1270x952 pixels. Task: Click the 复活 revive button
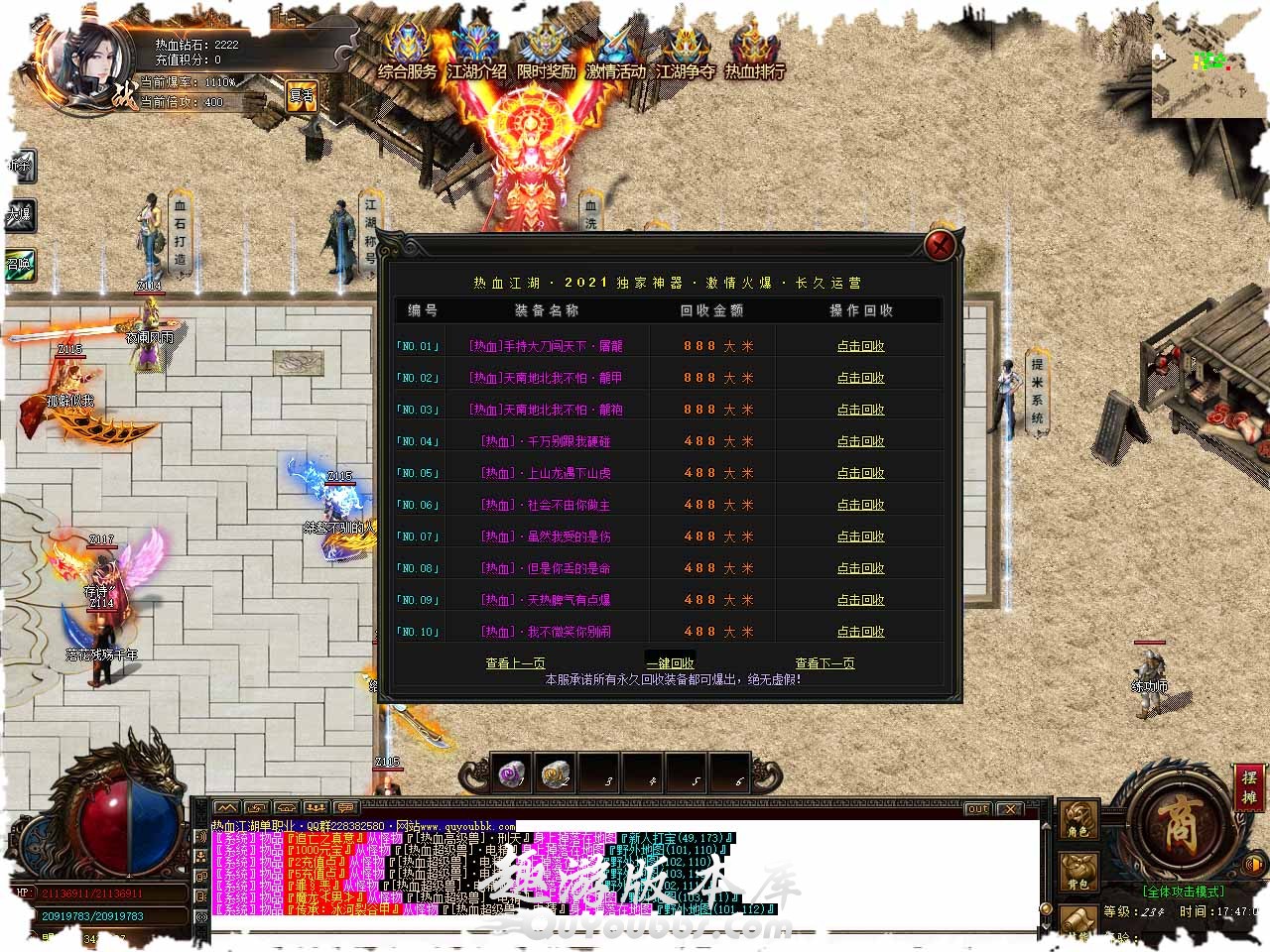[301, 96]
